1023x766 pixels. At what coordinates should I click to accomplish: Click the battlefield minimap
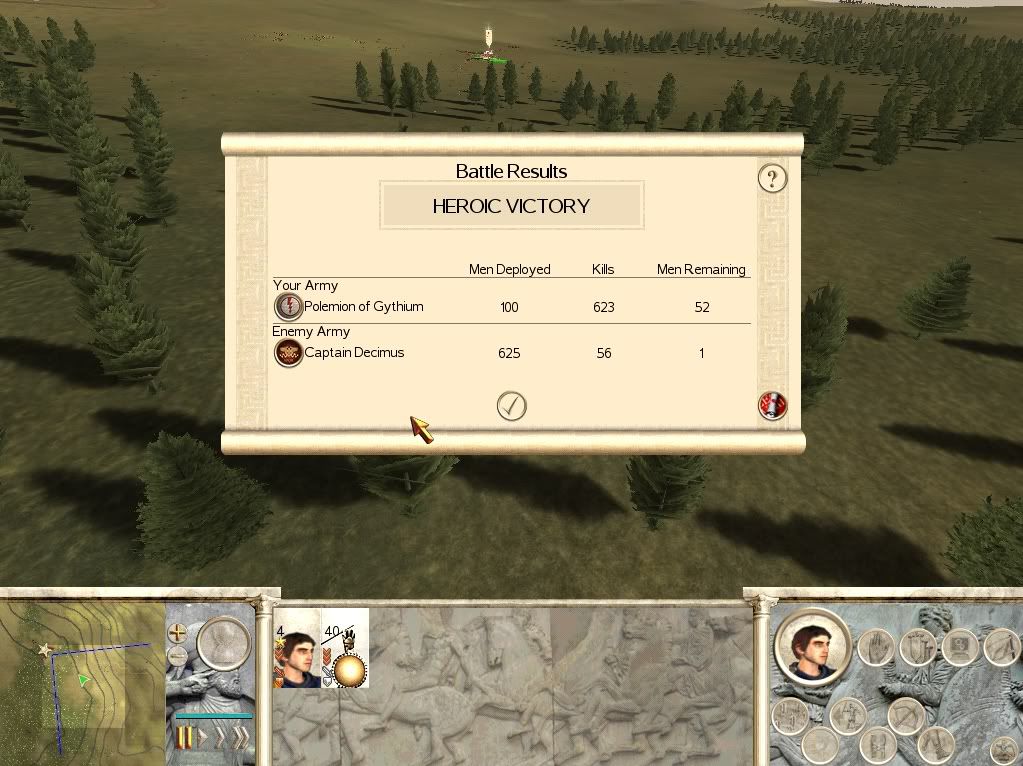[82, 678]
